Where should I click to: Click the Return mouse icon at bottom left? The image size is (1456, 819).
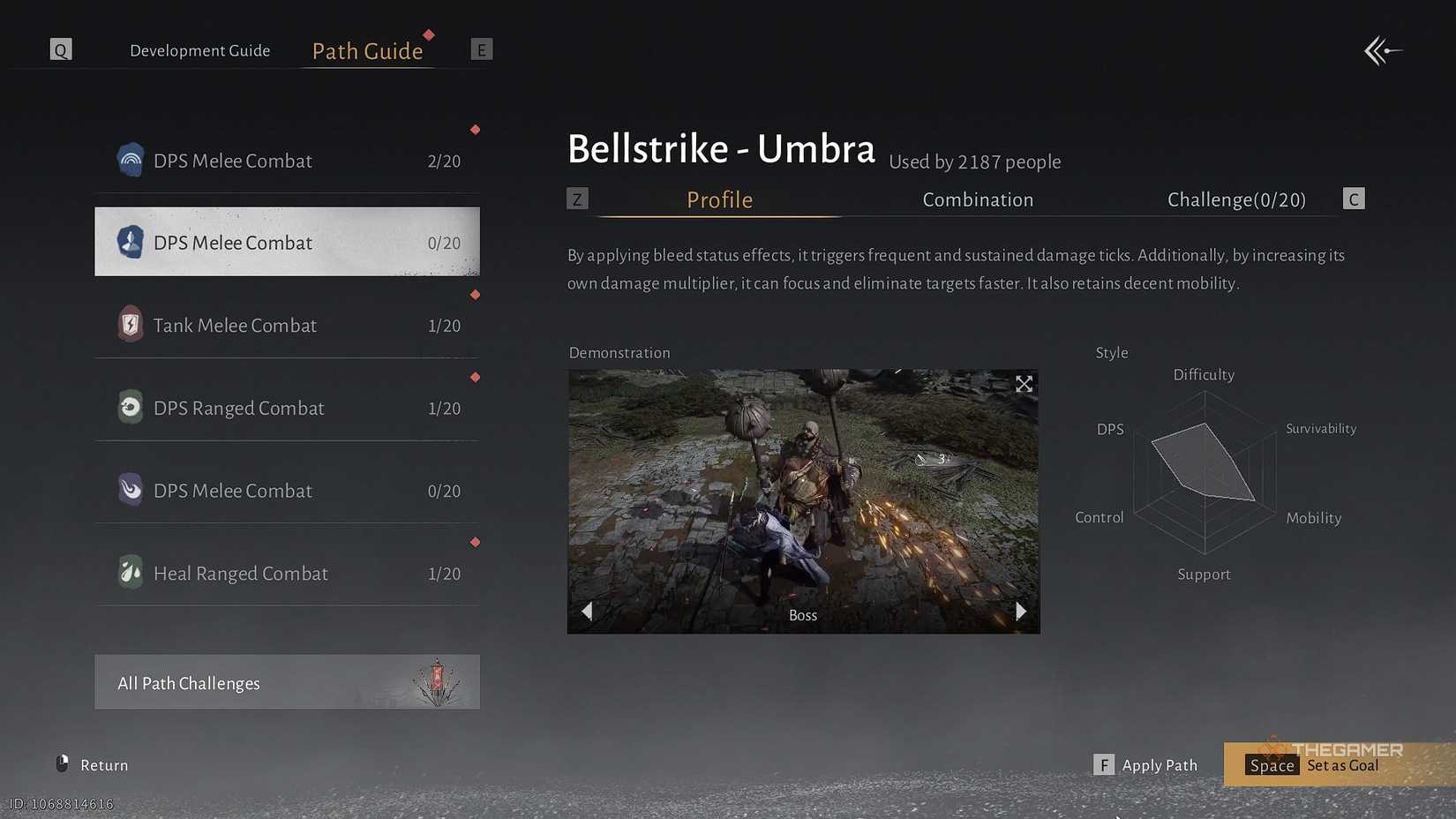coord(62,763)
